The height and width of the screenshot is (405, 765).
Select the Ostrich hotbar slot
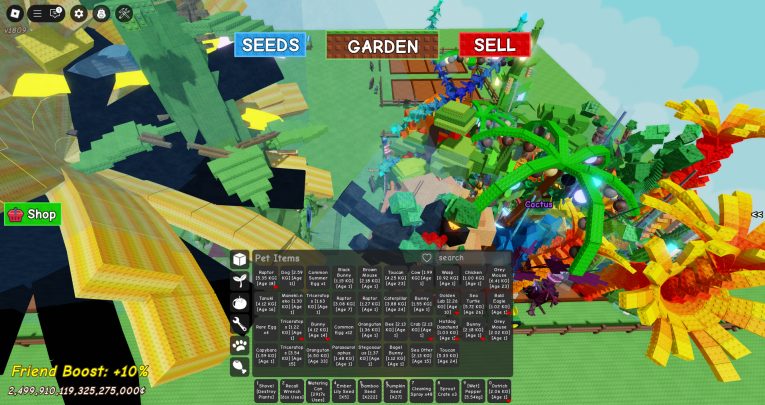tap(500, 388)
